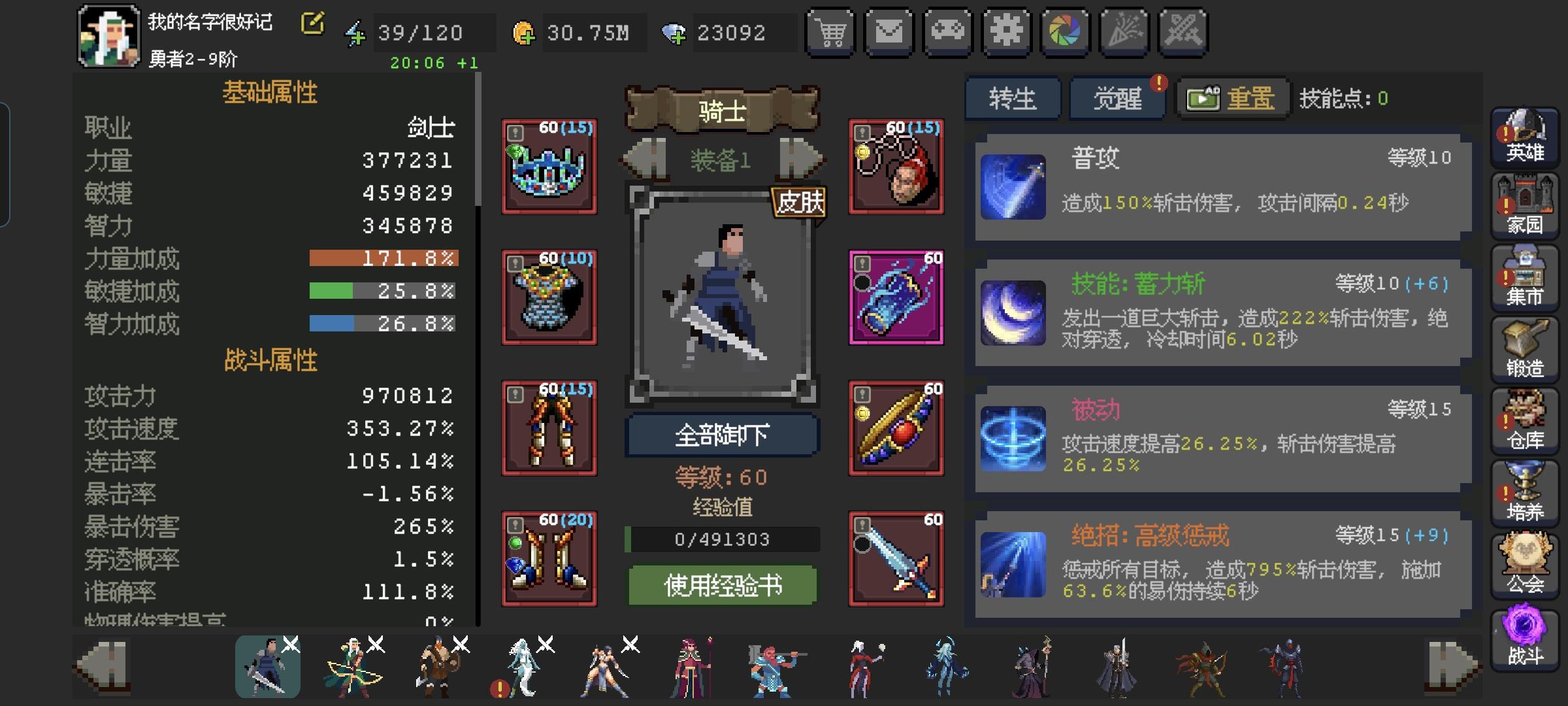The width and height of the screenshot is (1568, 706).
Task: Open the settings gear icon
Action: [1006, 31]
